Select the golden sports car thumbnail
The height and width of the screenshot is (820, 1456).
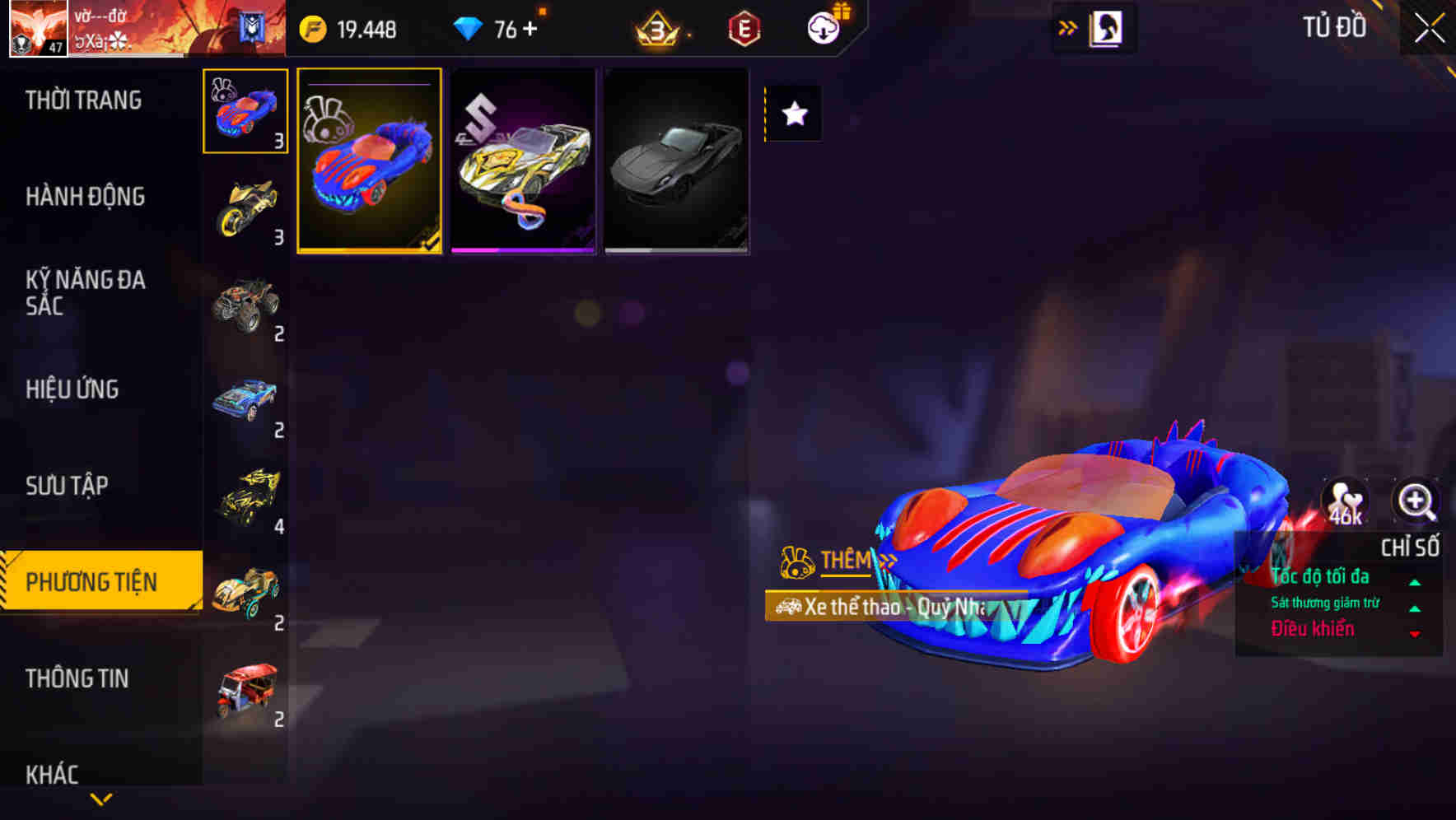[523, 165]
